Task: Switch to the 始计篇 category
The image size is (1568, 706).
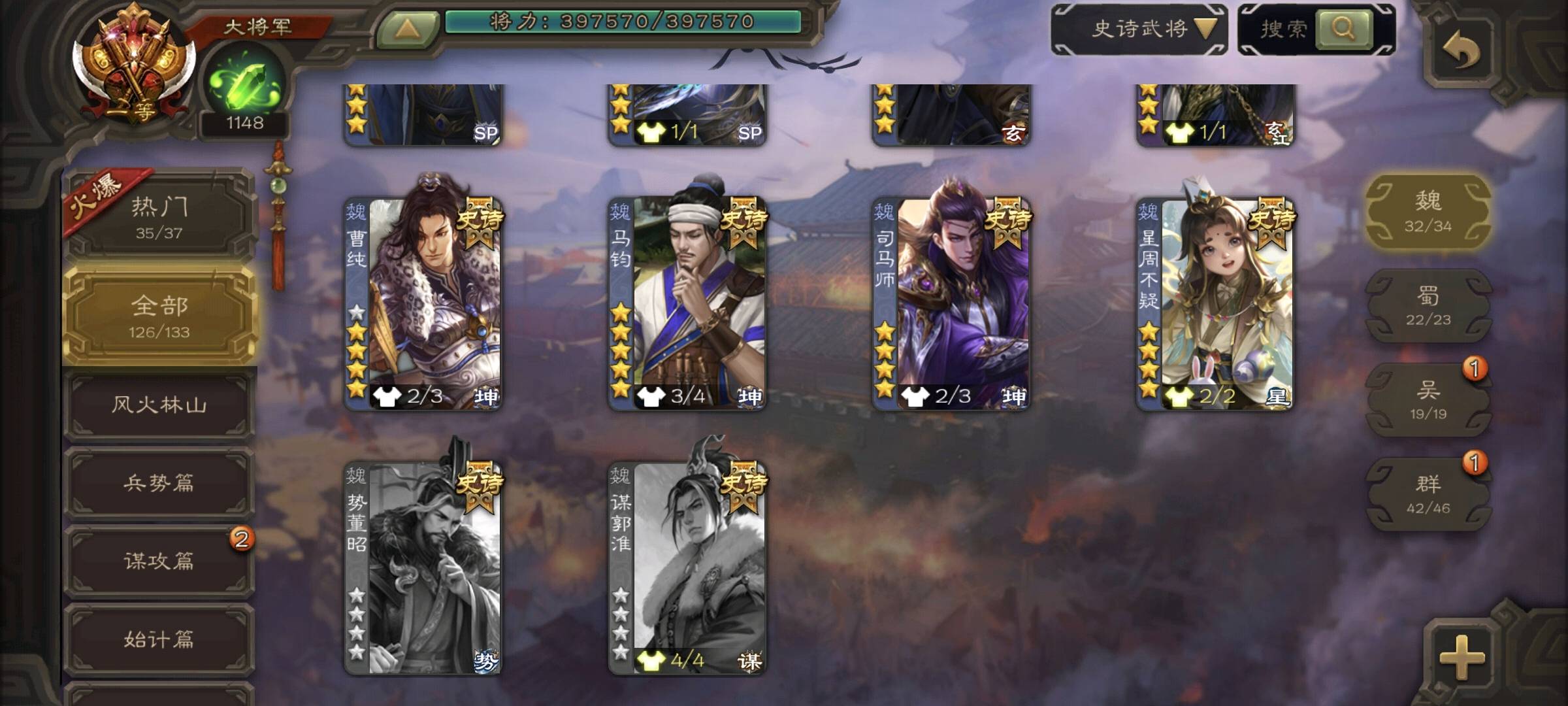Action: [x=159, y=639]
